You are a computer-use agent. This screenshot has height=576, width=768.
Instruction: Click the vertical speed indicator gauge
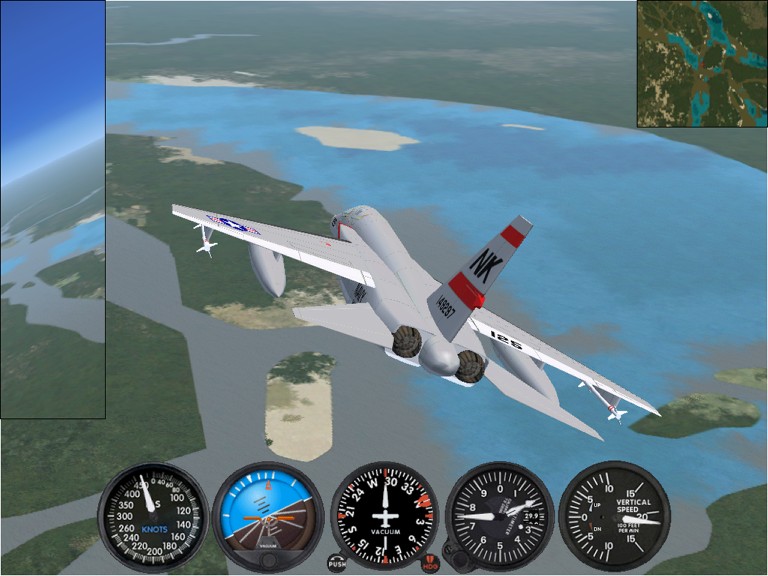tap(614, 516)
